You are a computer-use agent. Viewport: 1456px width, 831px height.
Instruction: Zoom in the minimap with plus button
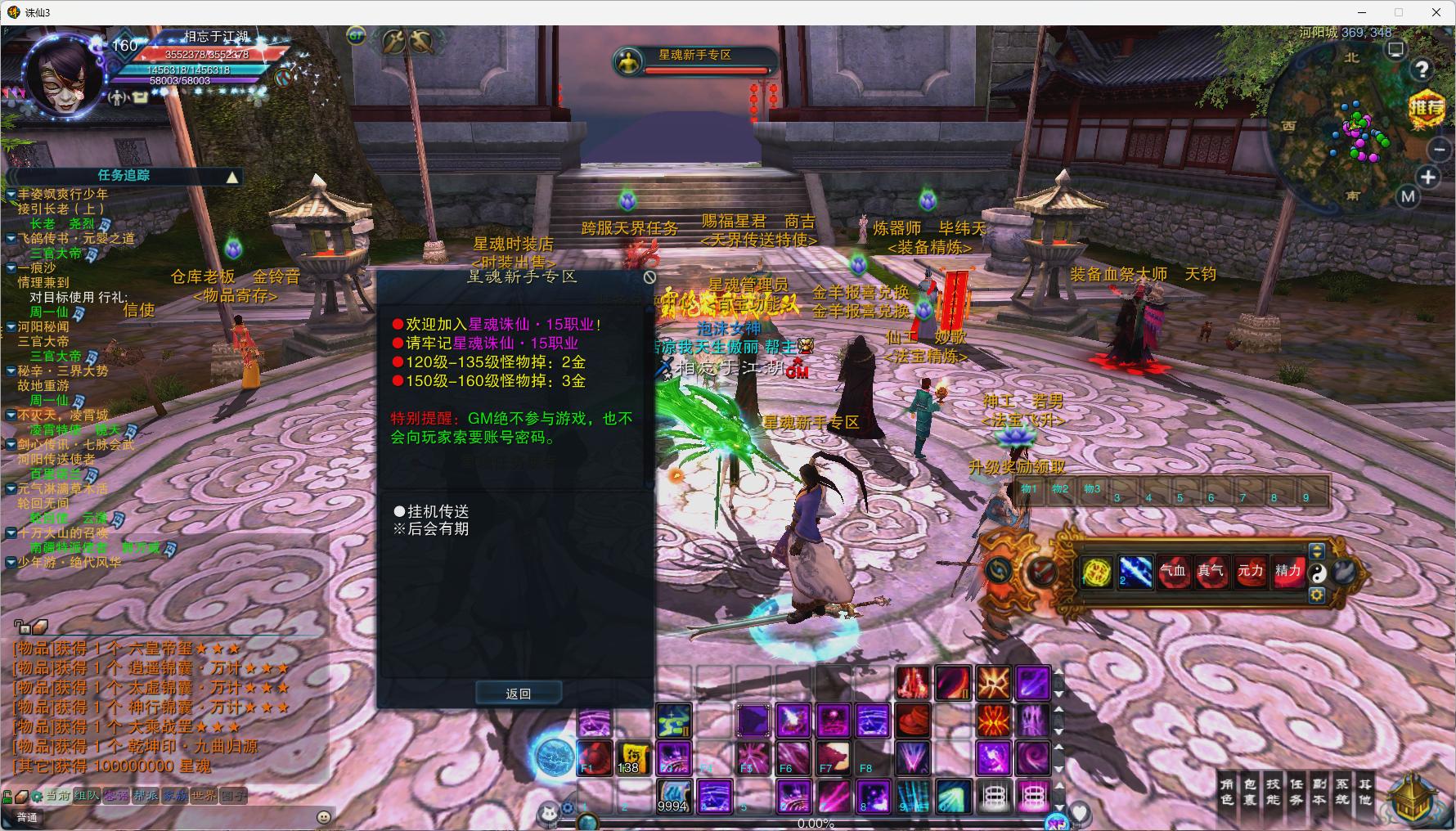1428,177
